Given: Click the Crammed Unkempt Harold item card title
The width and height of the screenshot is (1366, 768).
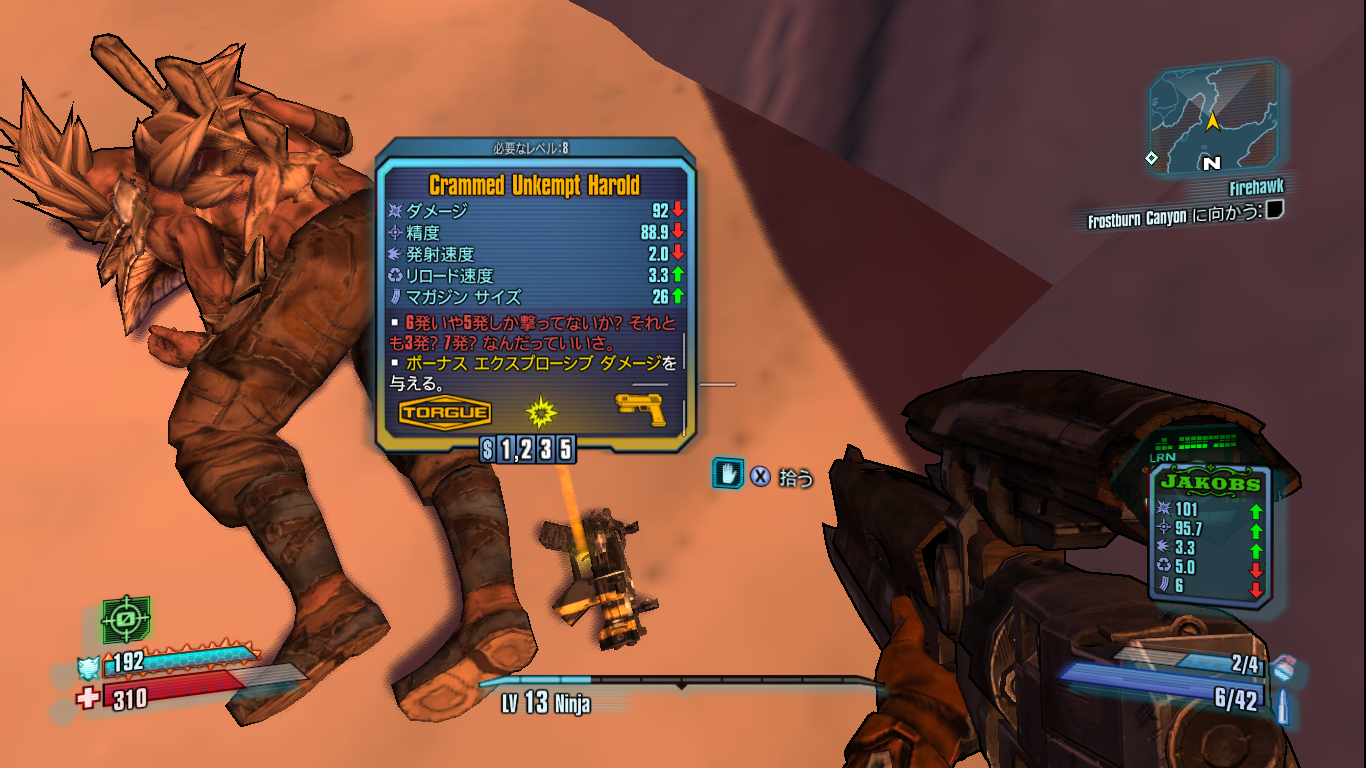Looking at the screenshot, I should tap(534, 185).
